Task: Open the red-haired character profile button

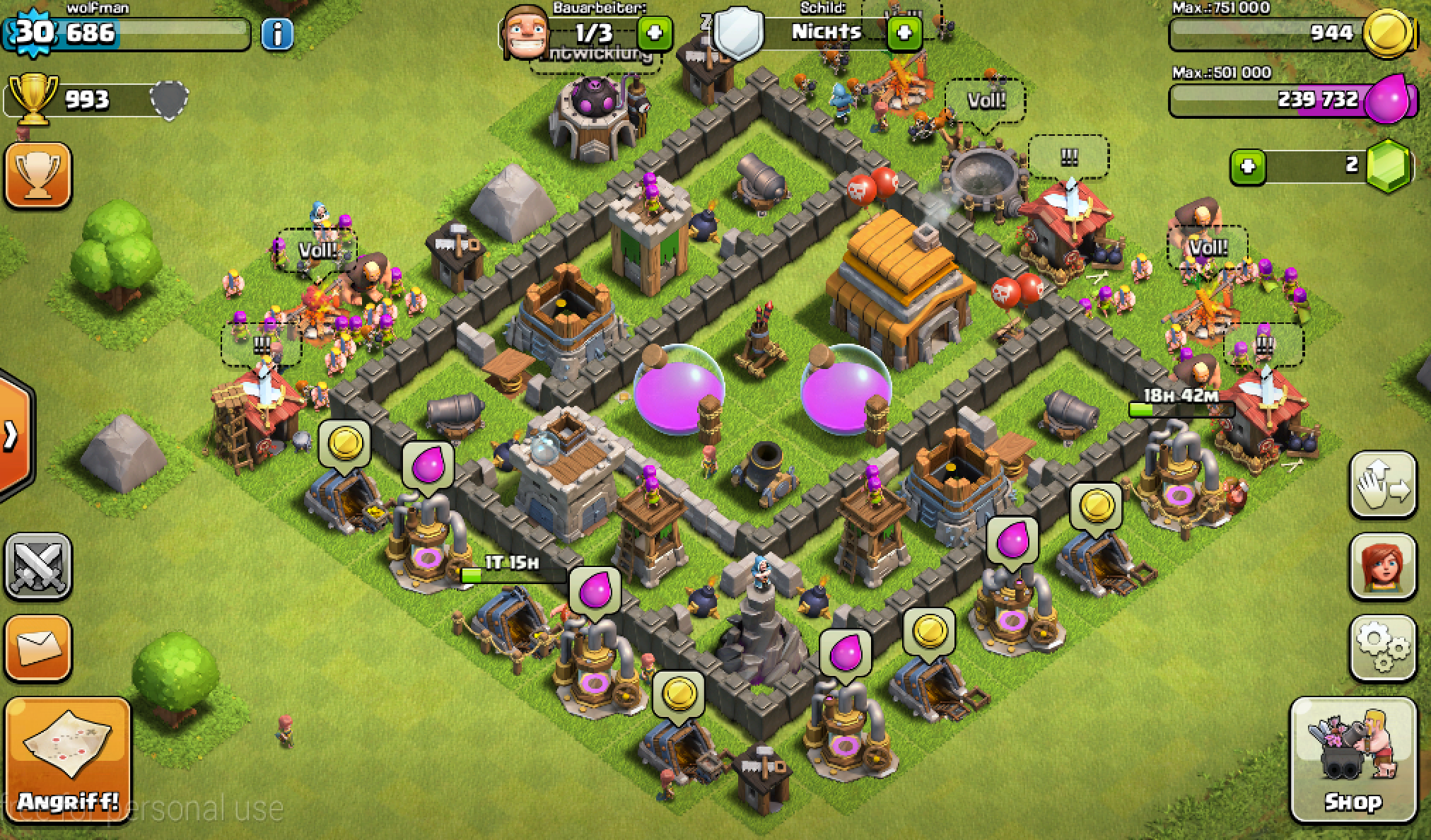Action: [1383, 566]
